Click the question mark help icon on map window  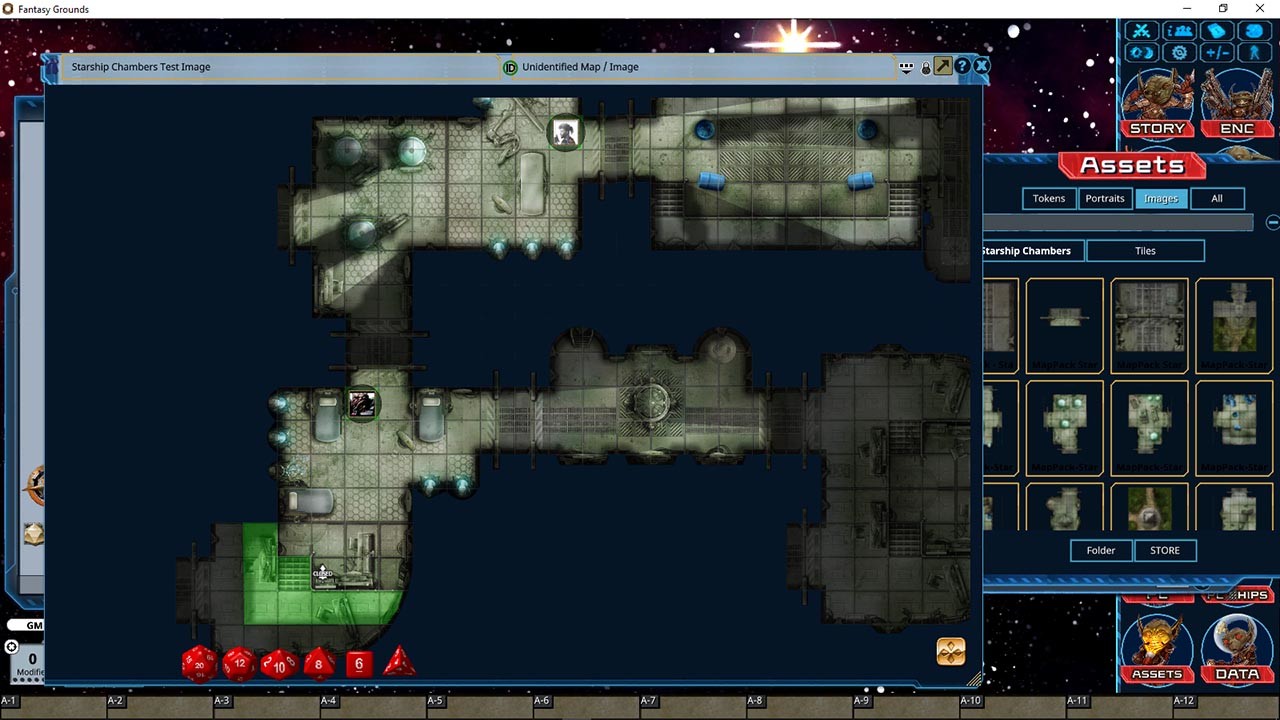click(x=961, y=66)
